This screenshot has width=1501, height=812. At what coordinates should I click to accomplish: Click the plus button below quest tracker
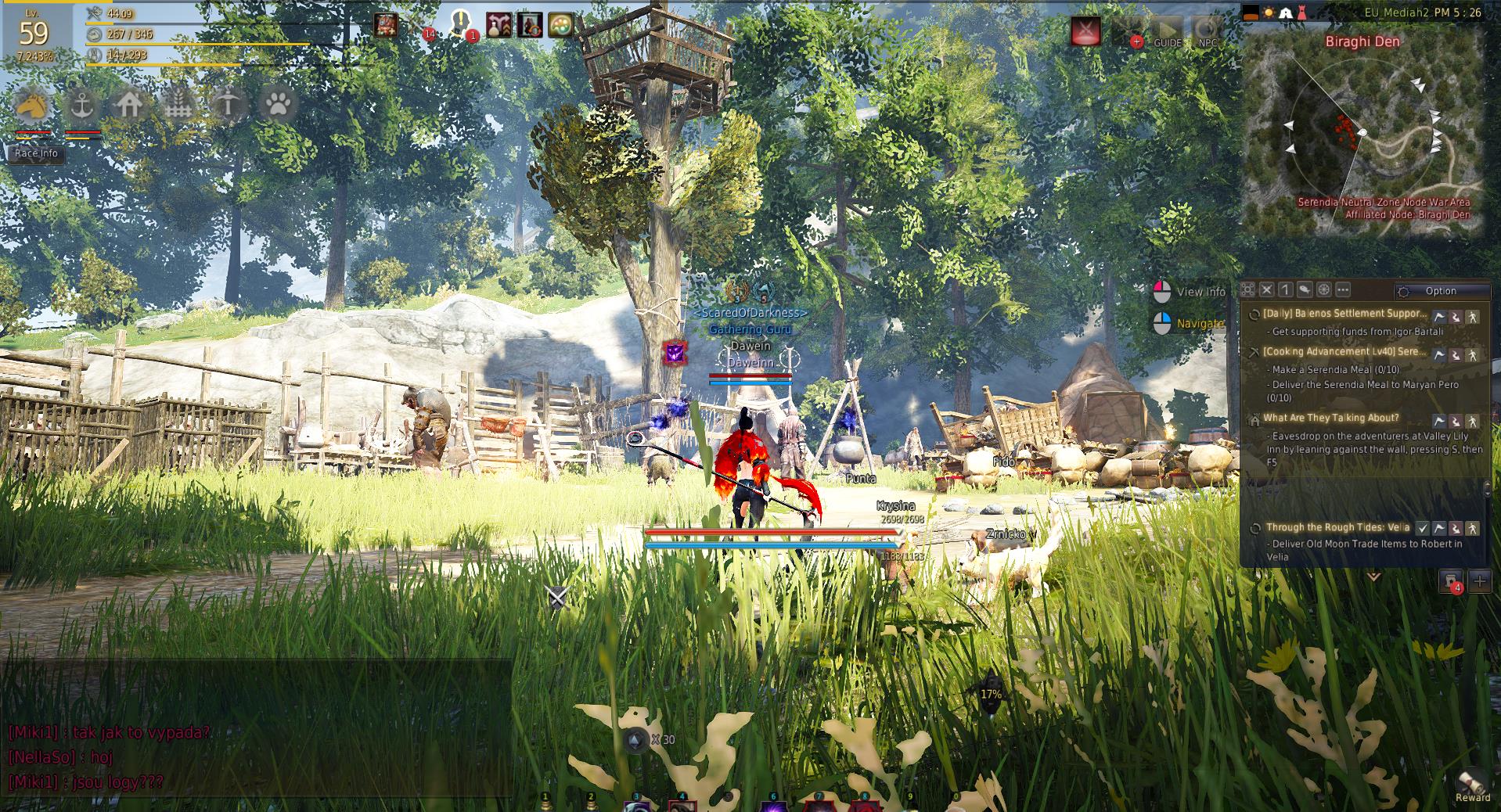point(1479,580)
